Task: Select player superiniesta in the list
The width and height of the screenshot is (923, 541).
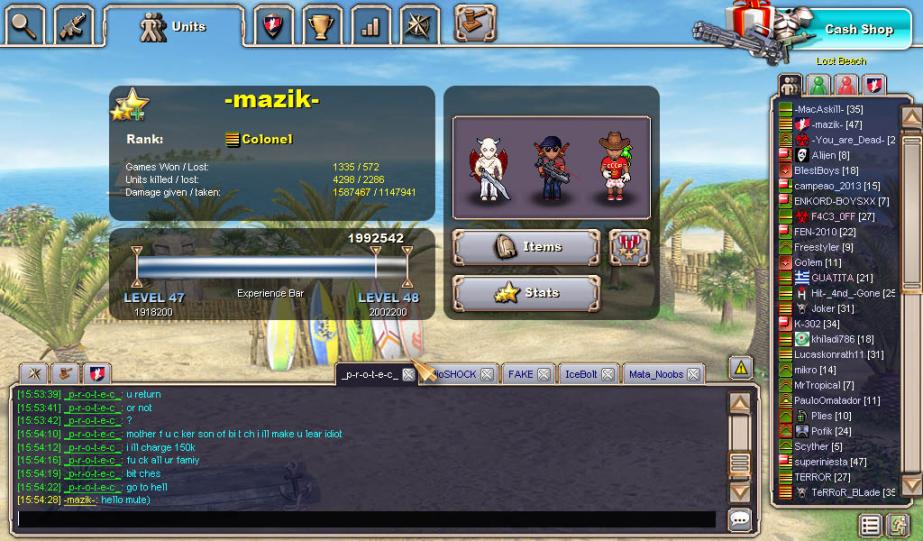Action: [830, 462]
